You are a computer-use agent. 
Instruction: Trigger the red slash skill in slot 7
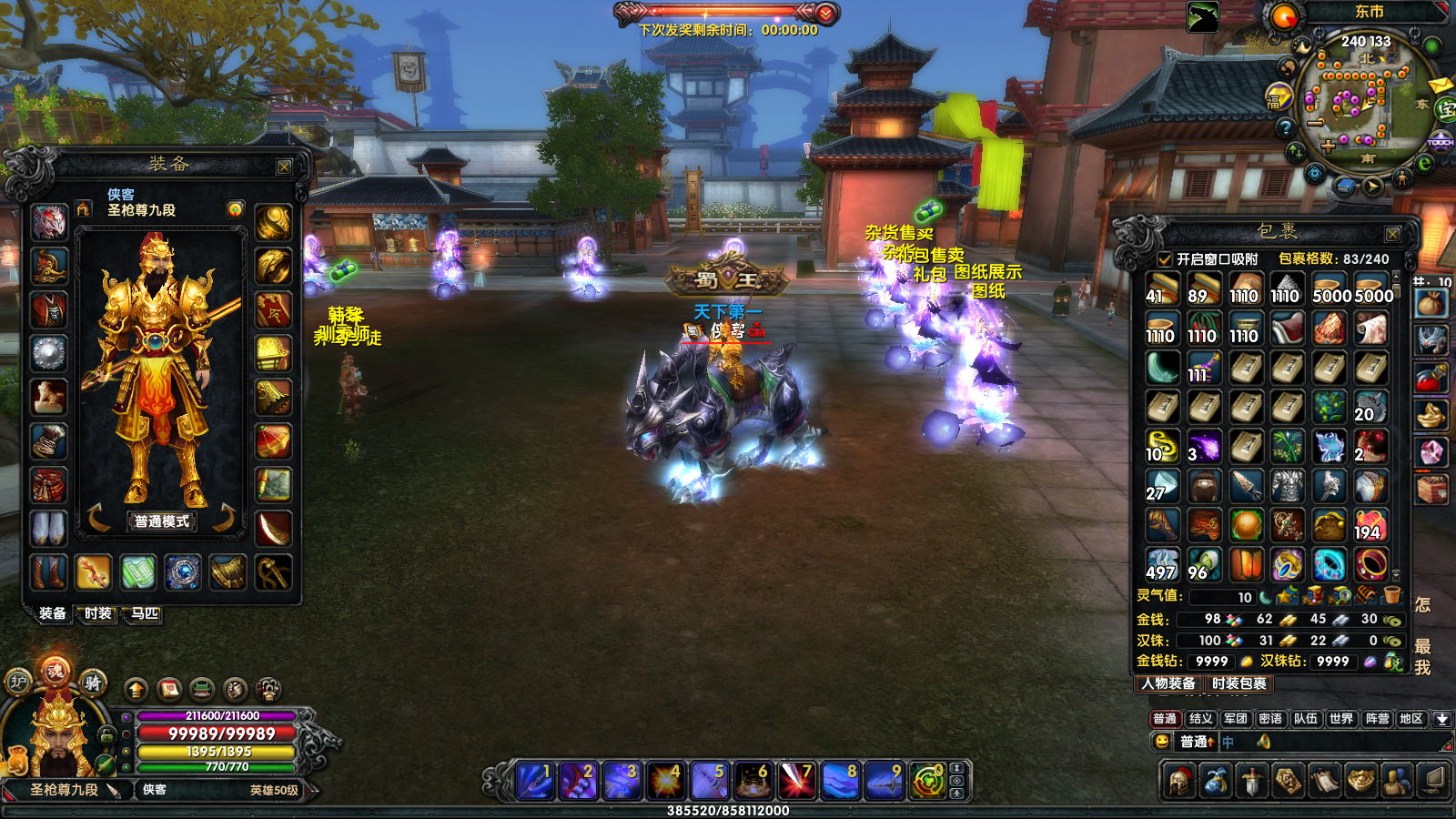796,782
